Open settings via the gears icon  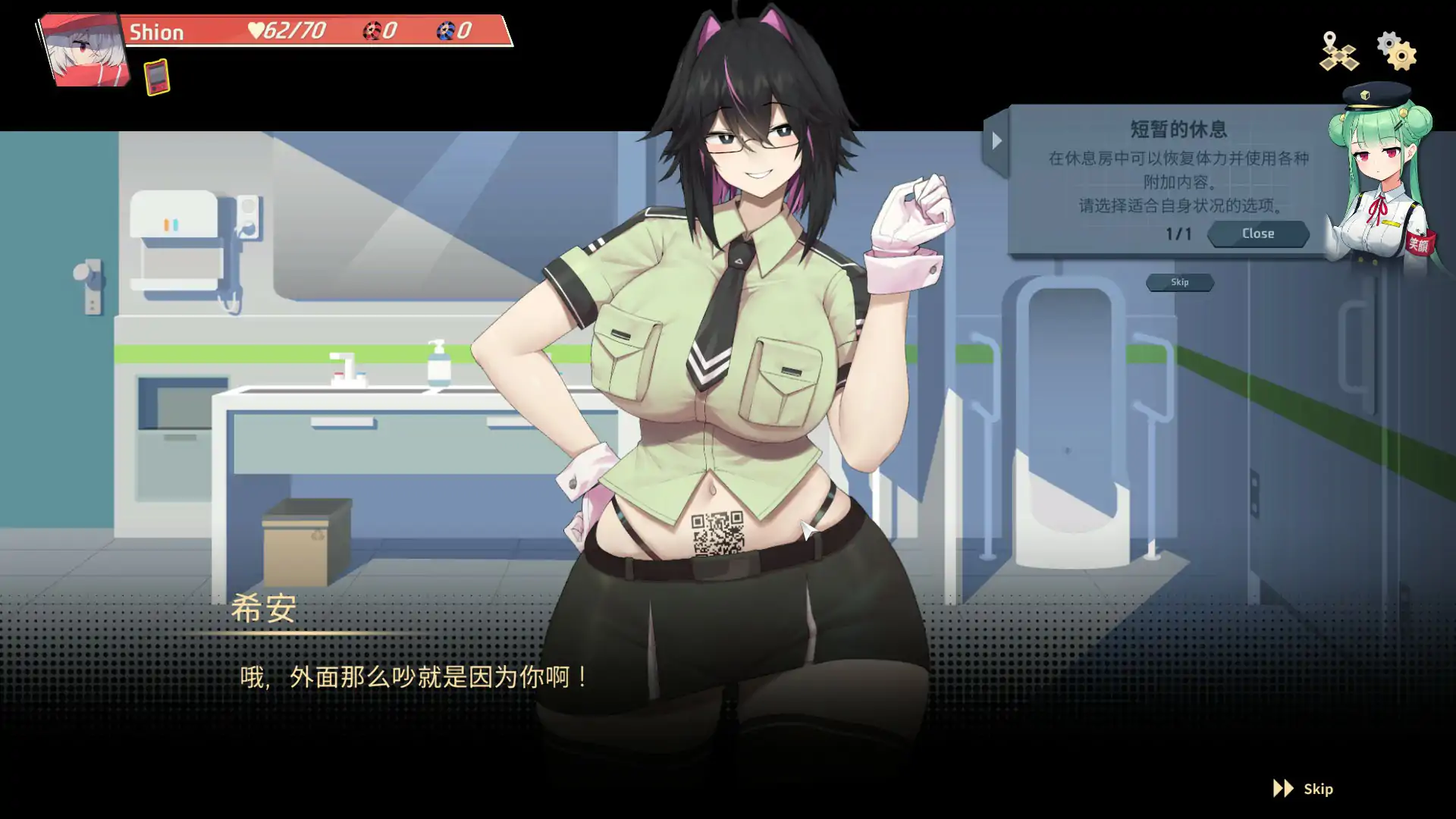1397,52
